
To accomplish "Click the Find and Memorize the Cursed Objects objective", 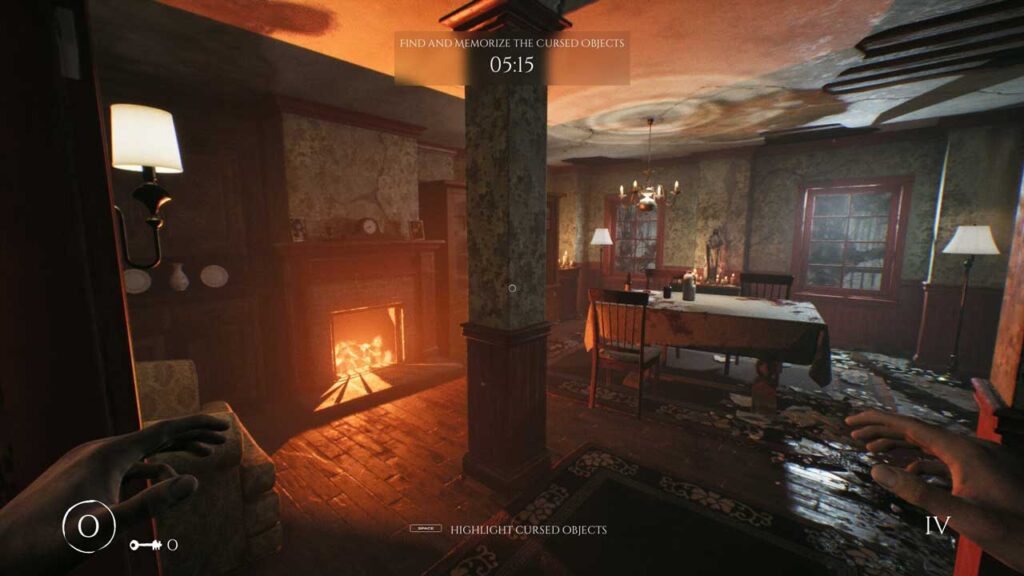I will click(511, 43).
